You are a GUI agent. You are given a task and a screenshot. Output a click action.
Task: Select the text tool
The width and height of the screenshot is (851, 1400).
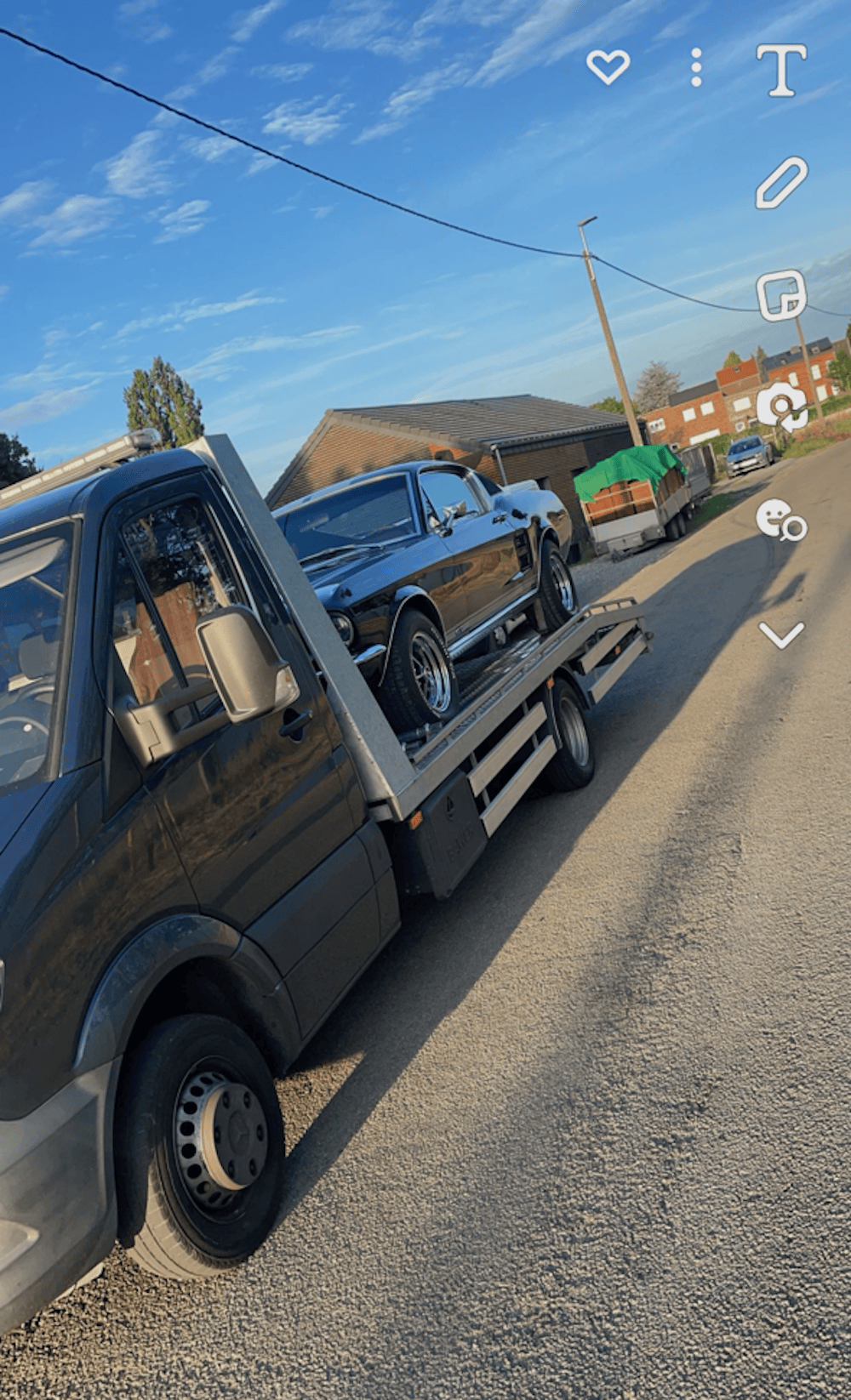point(781,70)
